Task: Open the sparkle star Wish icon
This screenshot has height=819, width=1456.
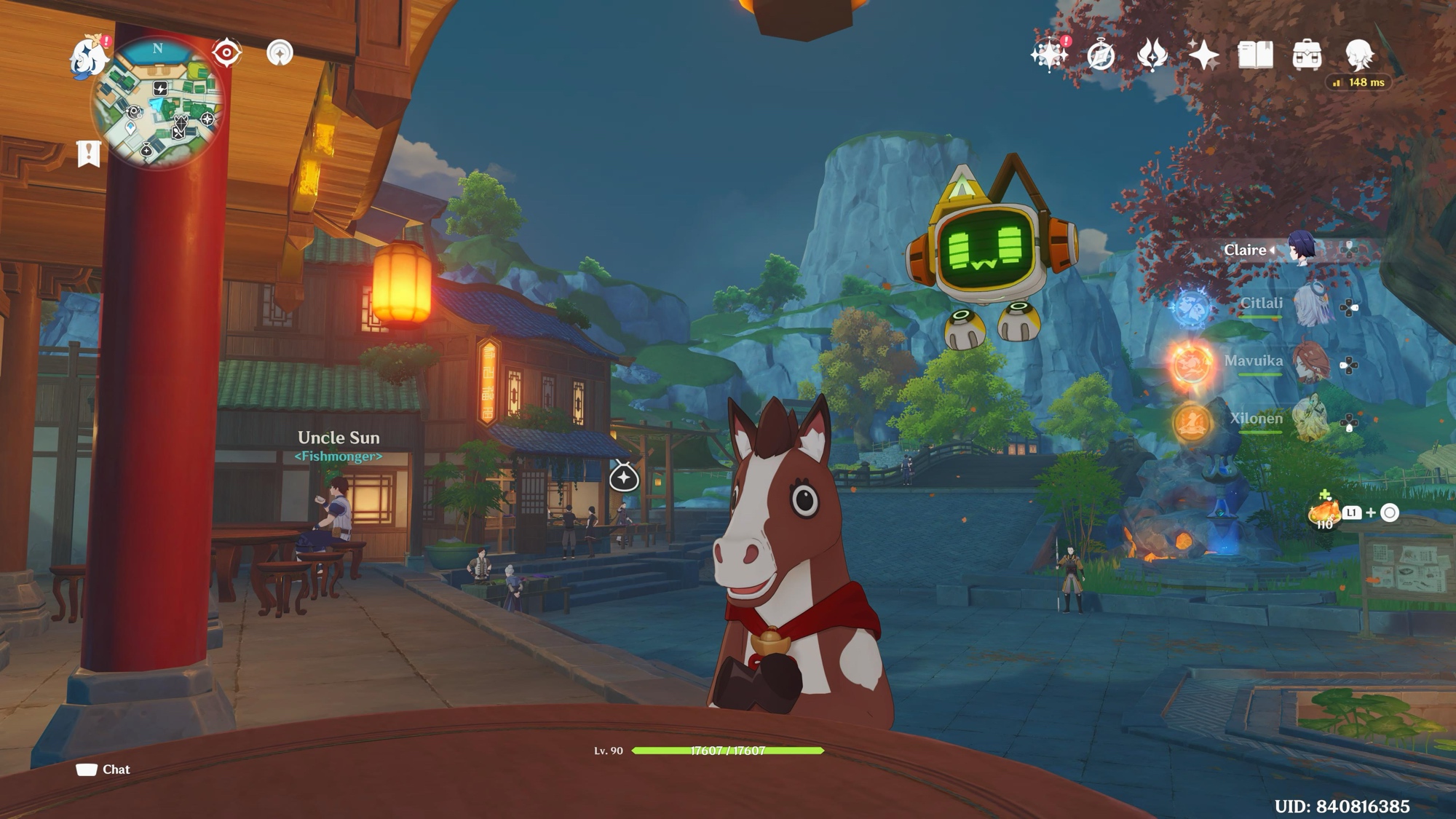Action: [1203, 55]
